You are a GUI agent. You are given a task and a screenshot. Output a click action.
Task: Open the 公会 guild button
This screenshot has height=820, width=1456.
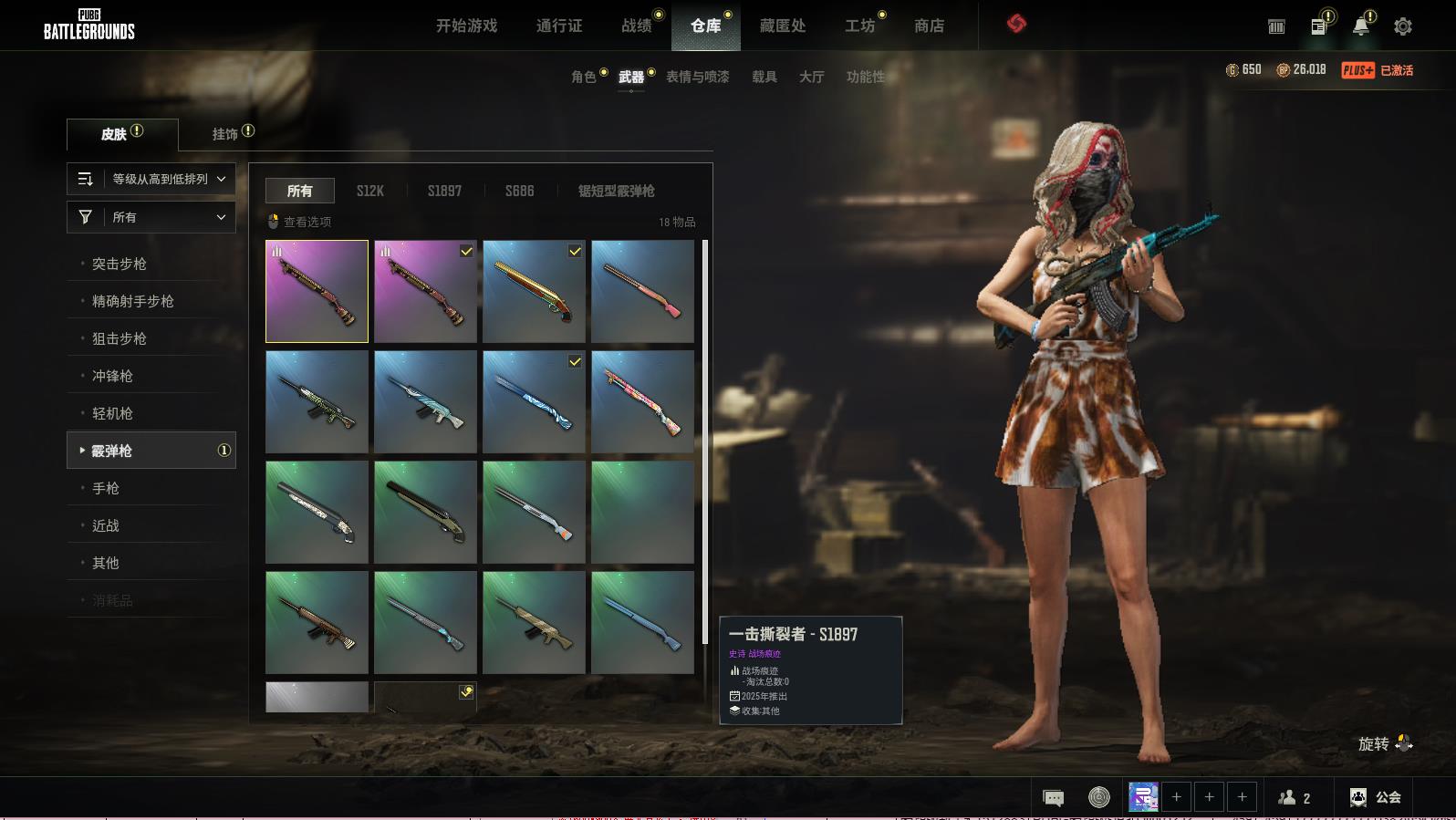point(1376,797)
